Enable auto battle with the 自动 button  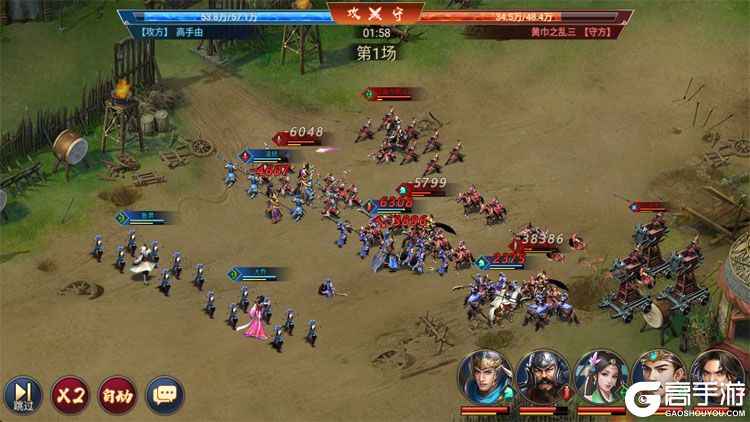point(118,395)
